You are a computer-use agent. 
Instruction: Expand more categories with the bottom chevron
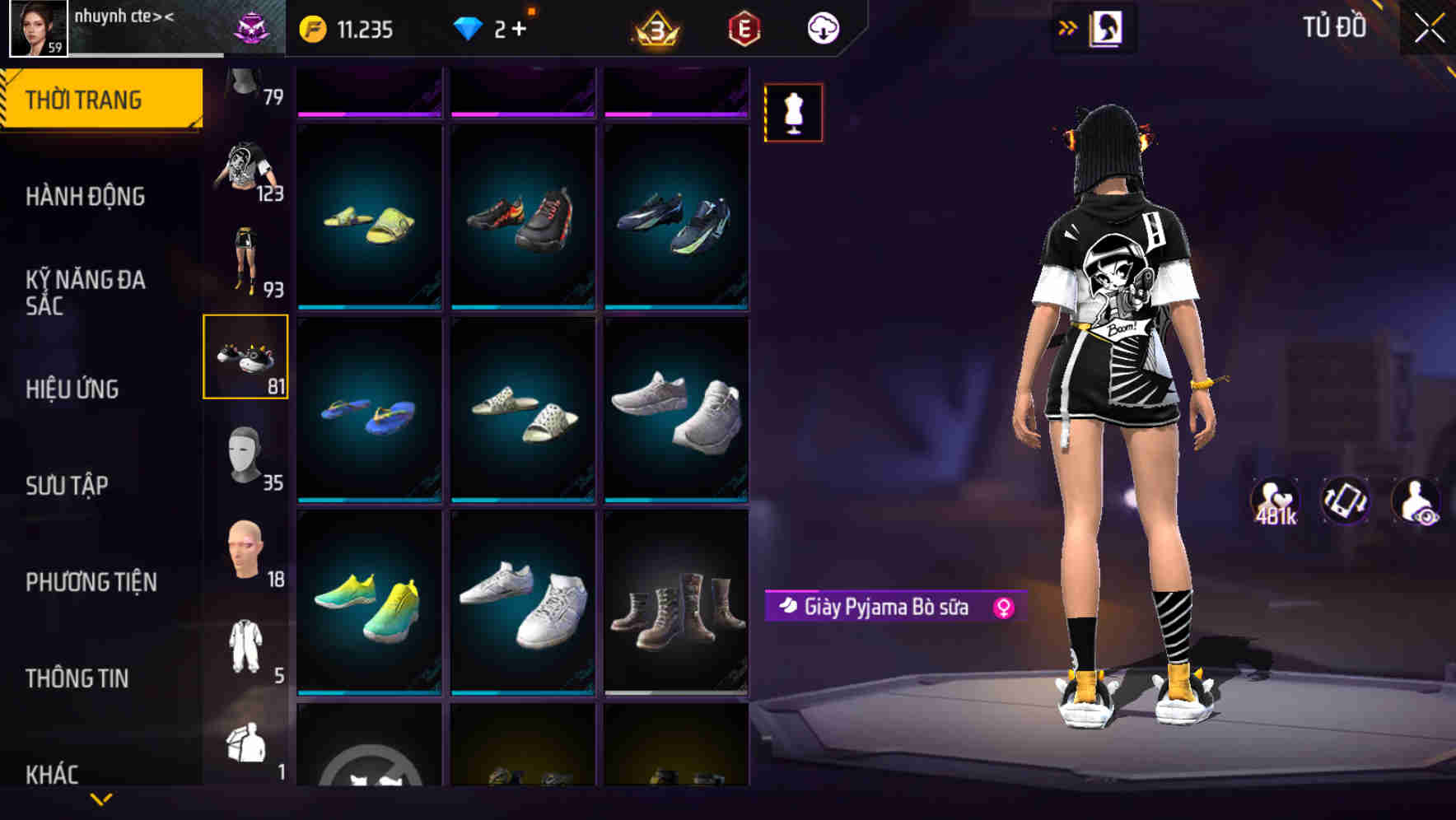[100, 801]
